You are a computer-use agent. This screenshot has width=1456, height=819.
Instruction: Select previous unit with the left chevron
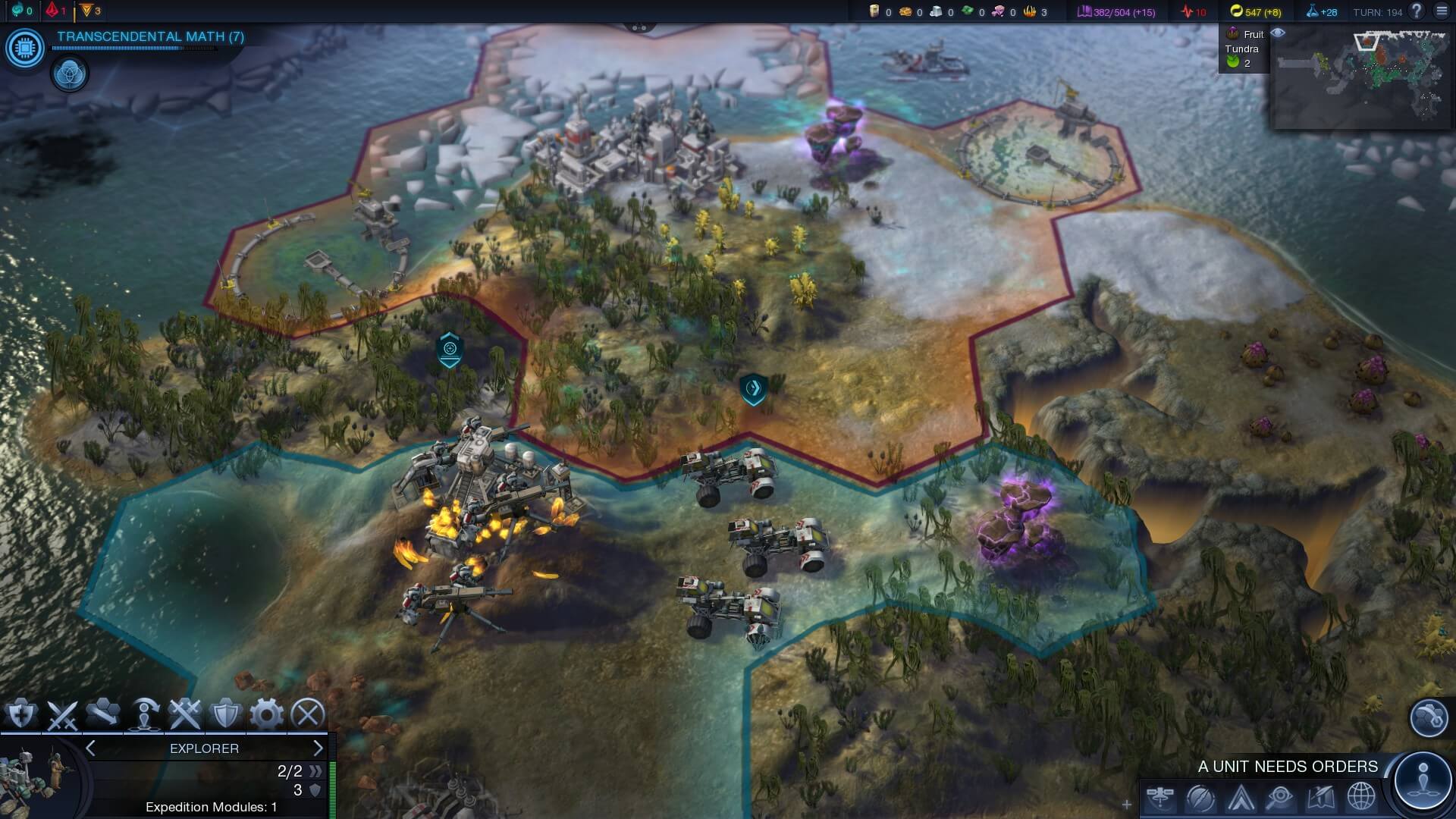tap(89, 748)
